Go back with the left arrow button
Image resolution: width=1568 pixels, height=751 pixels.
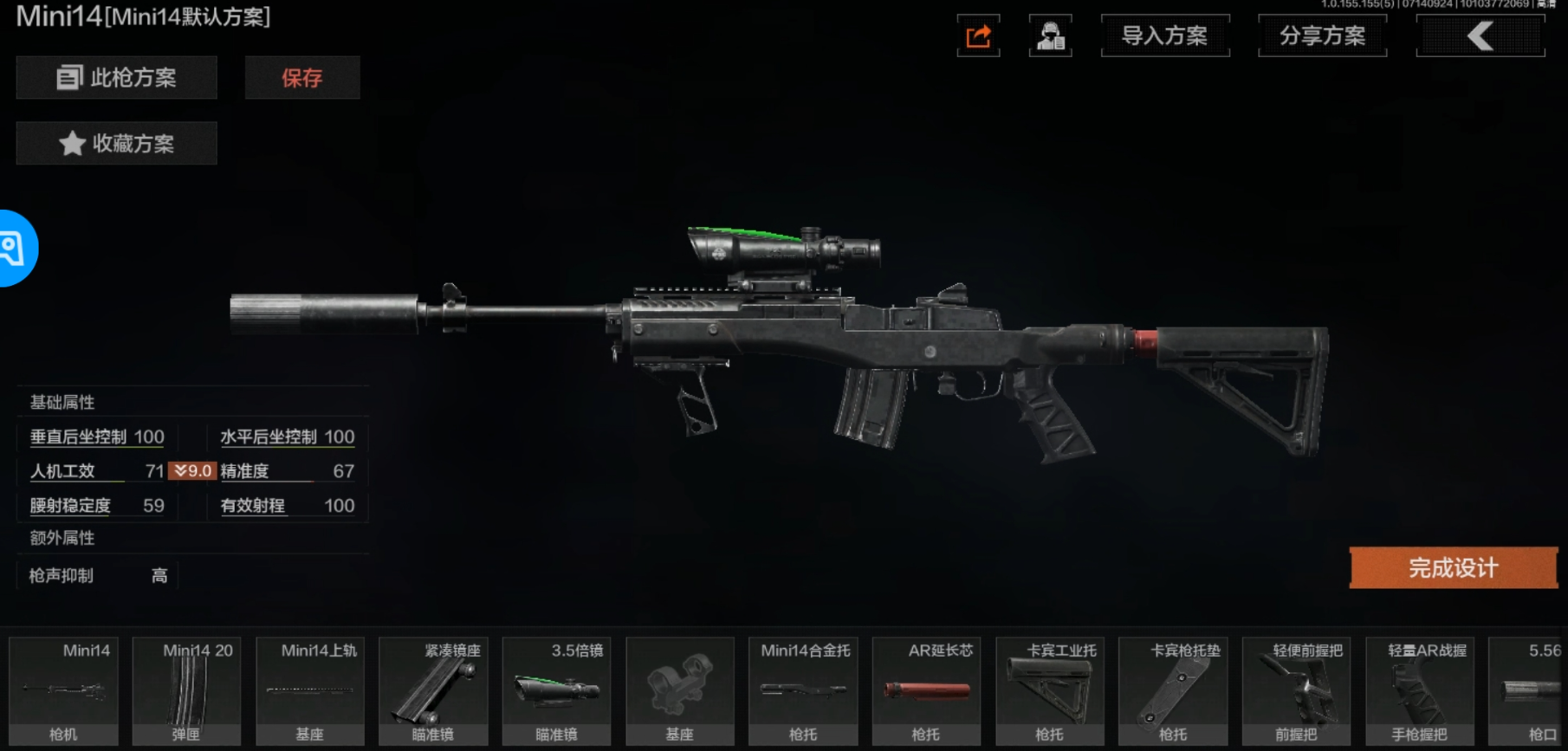(1480, 36)
